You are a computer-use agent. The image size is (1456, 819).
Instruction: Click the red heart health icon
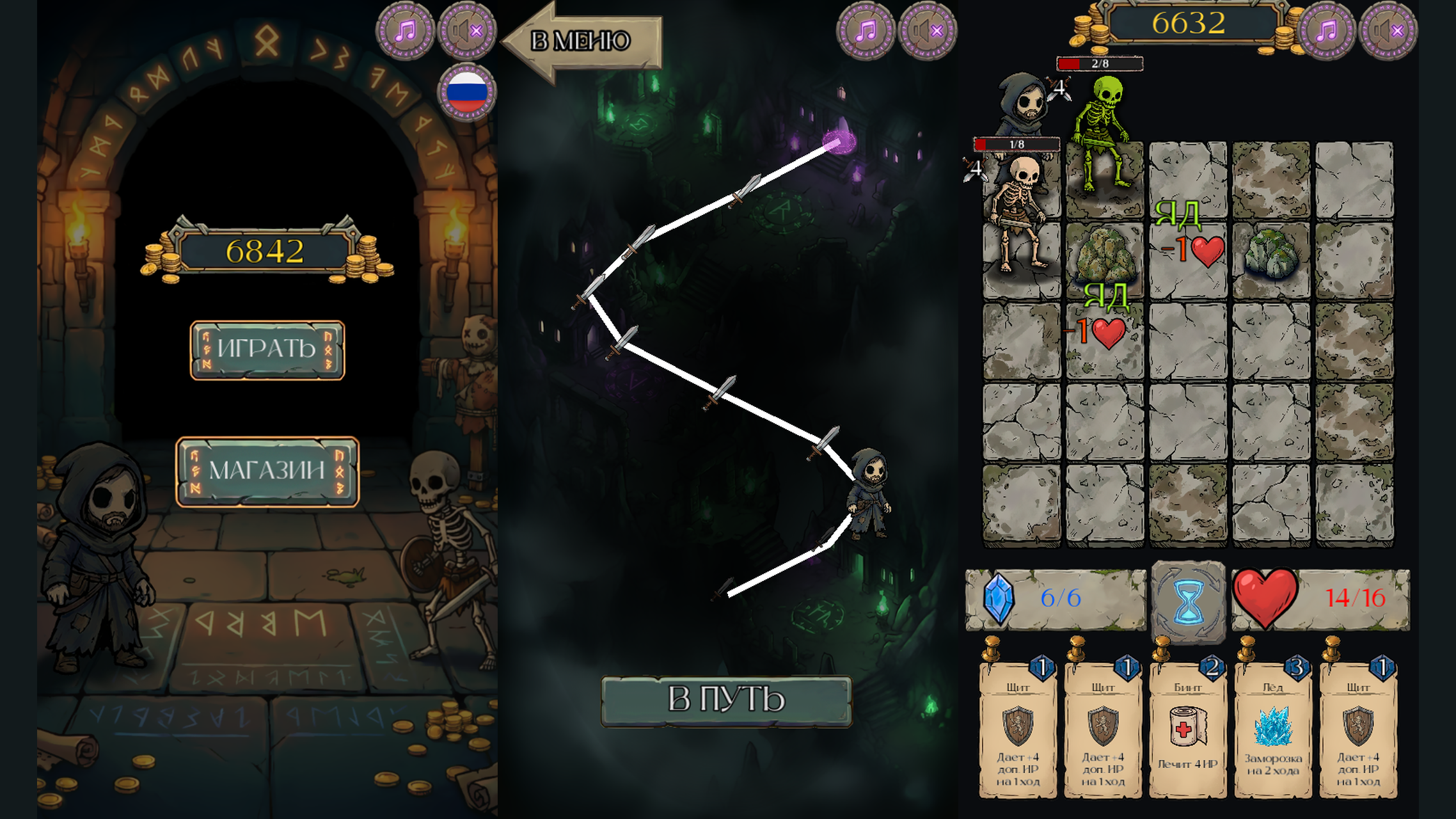point(1266,600)
